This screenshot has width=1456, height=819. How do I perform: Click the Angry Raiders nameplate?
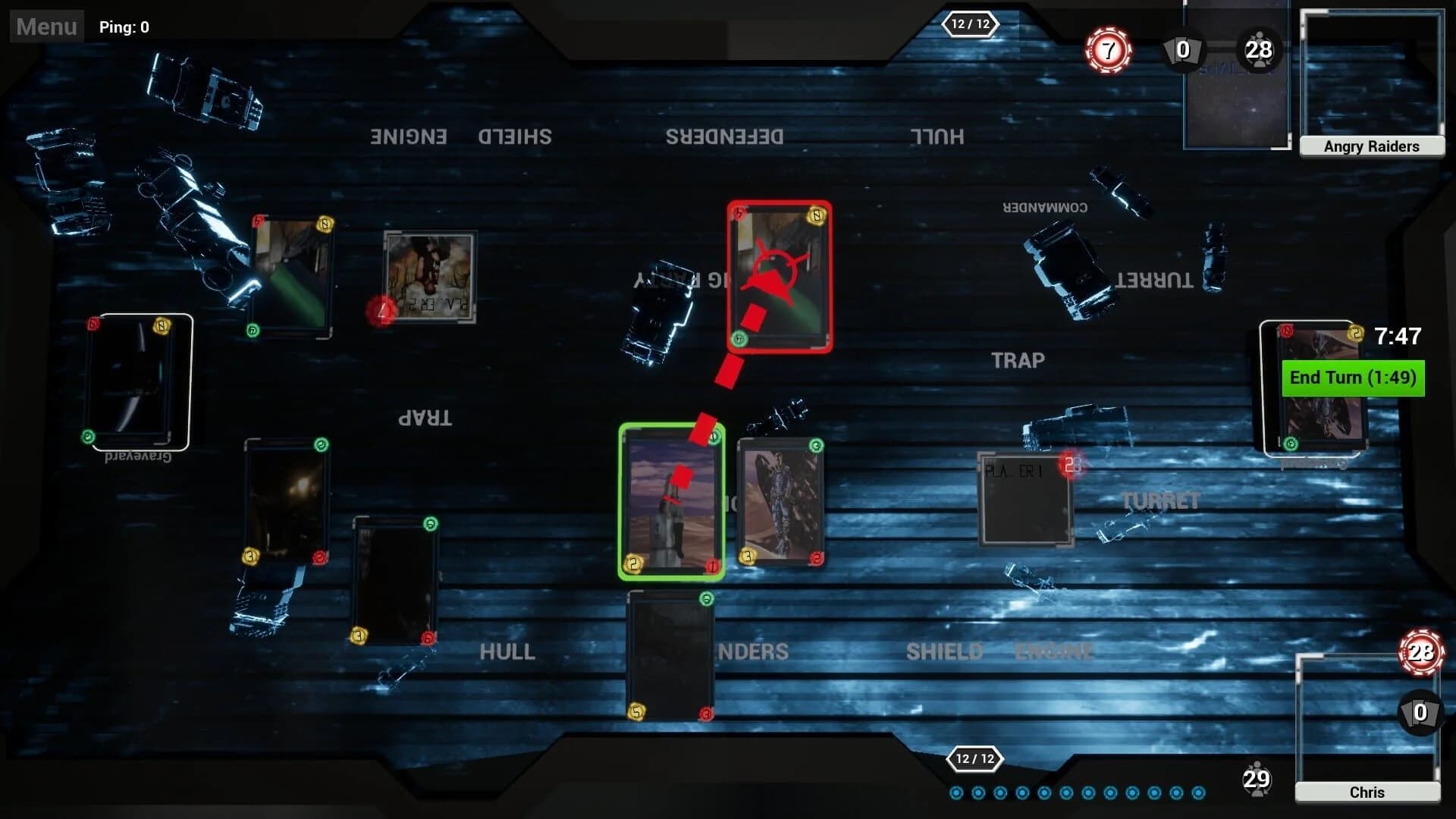click(x=1372, y=146)
